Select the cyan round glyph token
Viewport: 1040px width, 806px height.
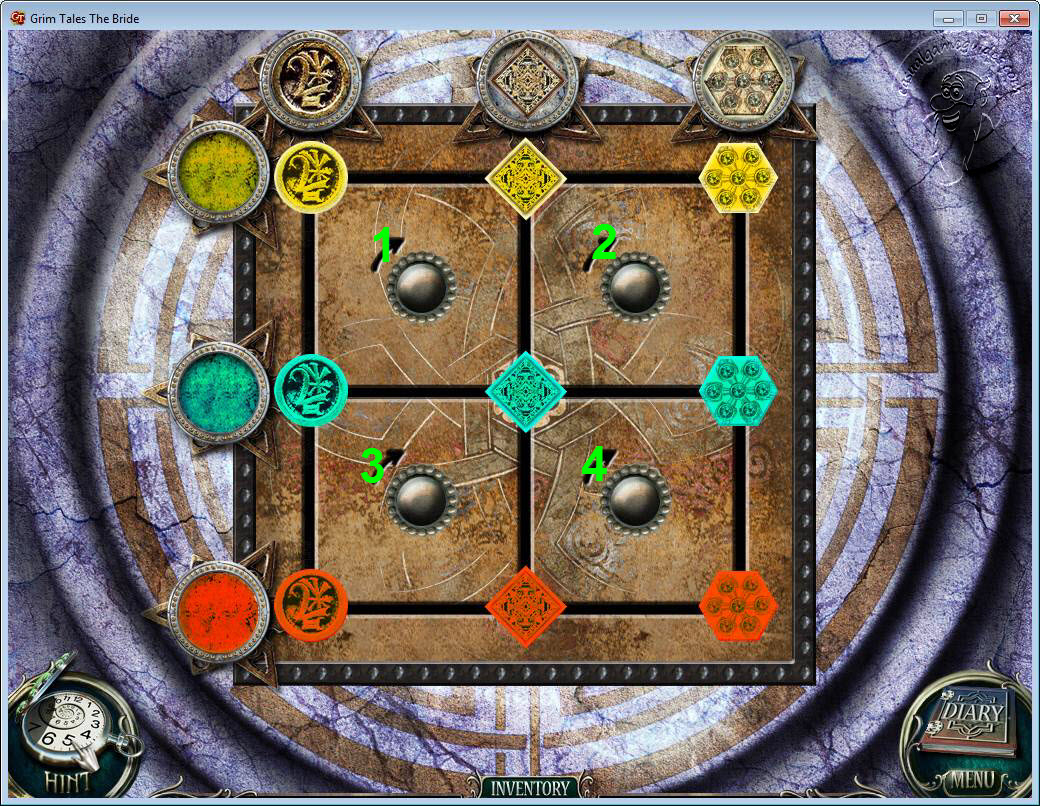(x=311, y=389)
